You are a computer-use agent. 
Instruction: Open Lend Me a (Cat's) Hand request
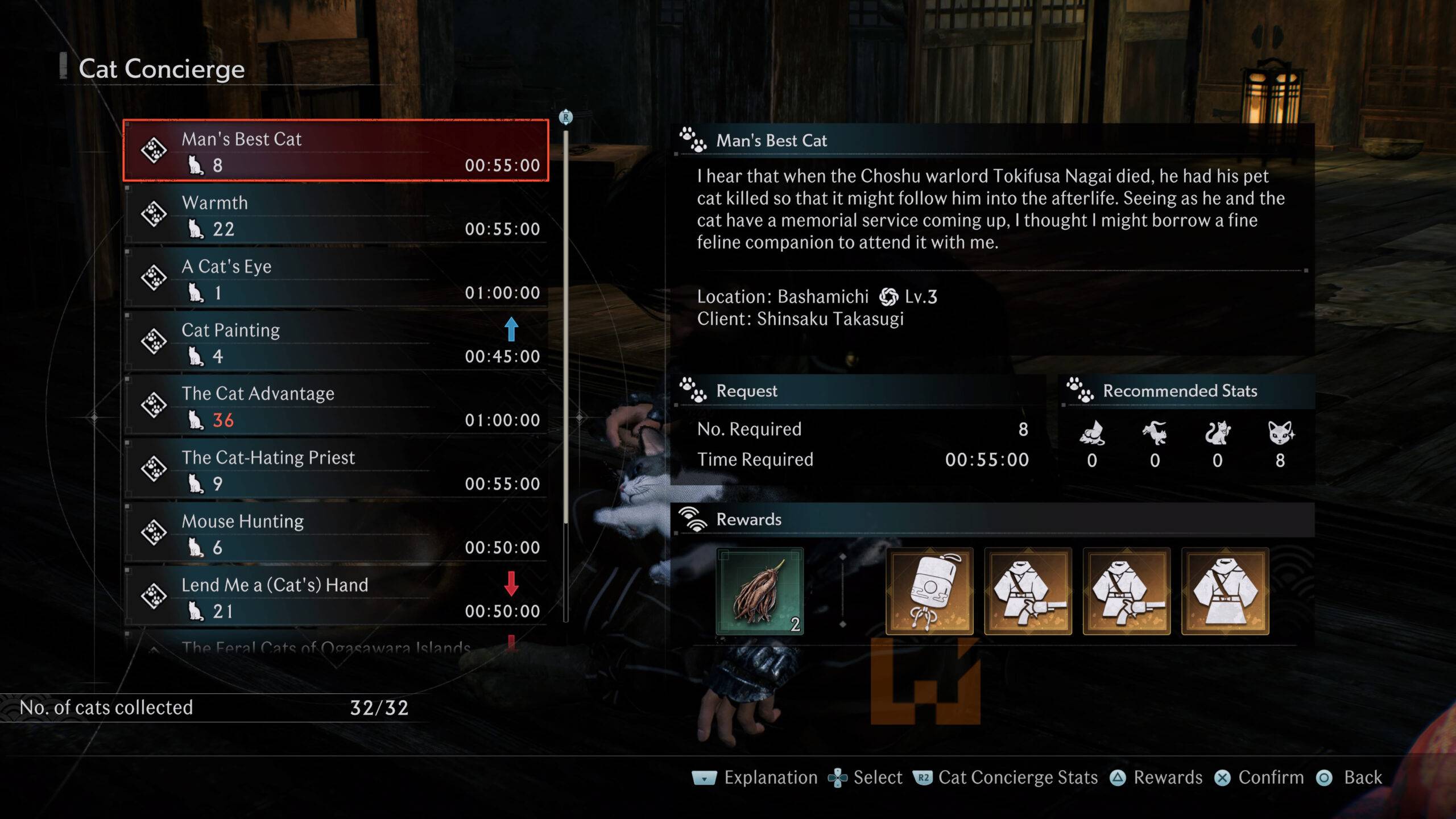click(336, 597)
